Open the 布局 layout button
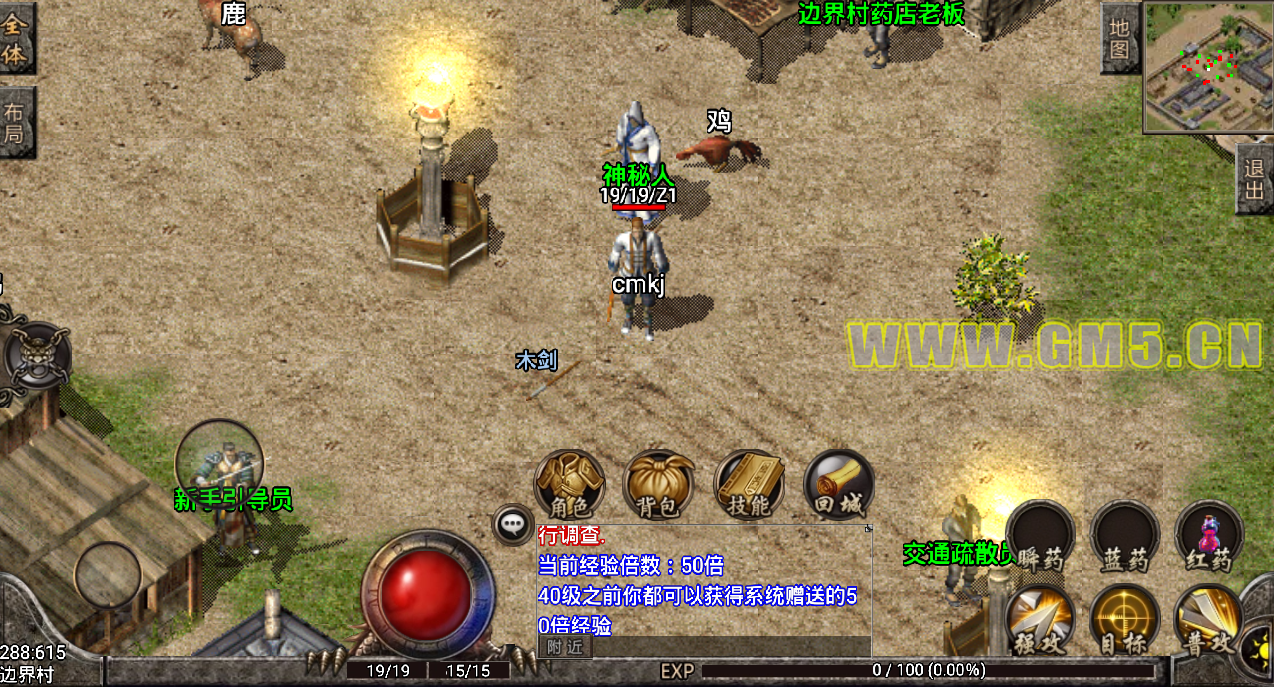 [x=15, y=122]
